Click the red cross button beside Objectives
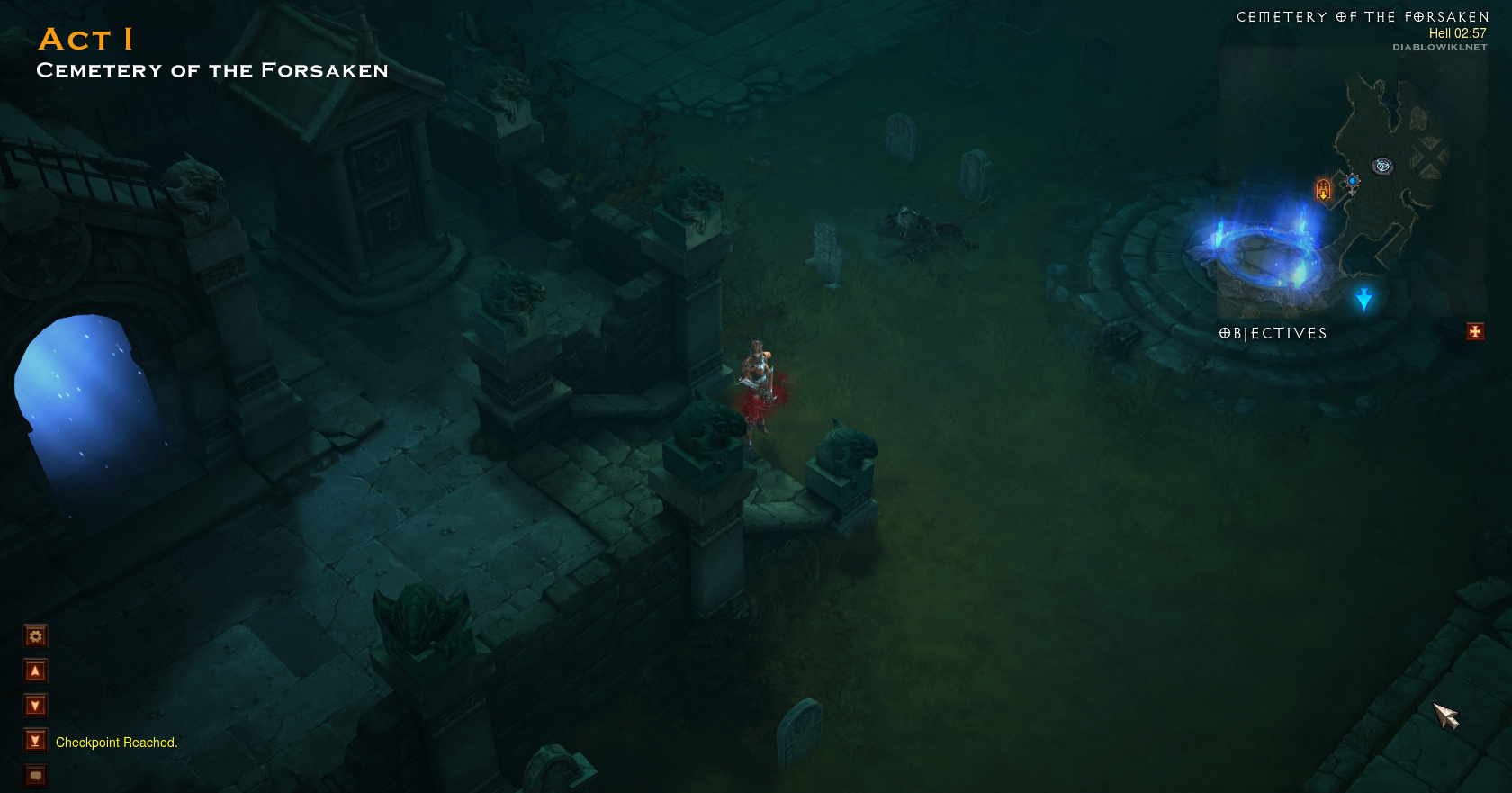Viewport: 1512px width, 793px height. point(1475,332)
